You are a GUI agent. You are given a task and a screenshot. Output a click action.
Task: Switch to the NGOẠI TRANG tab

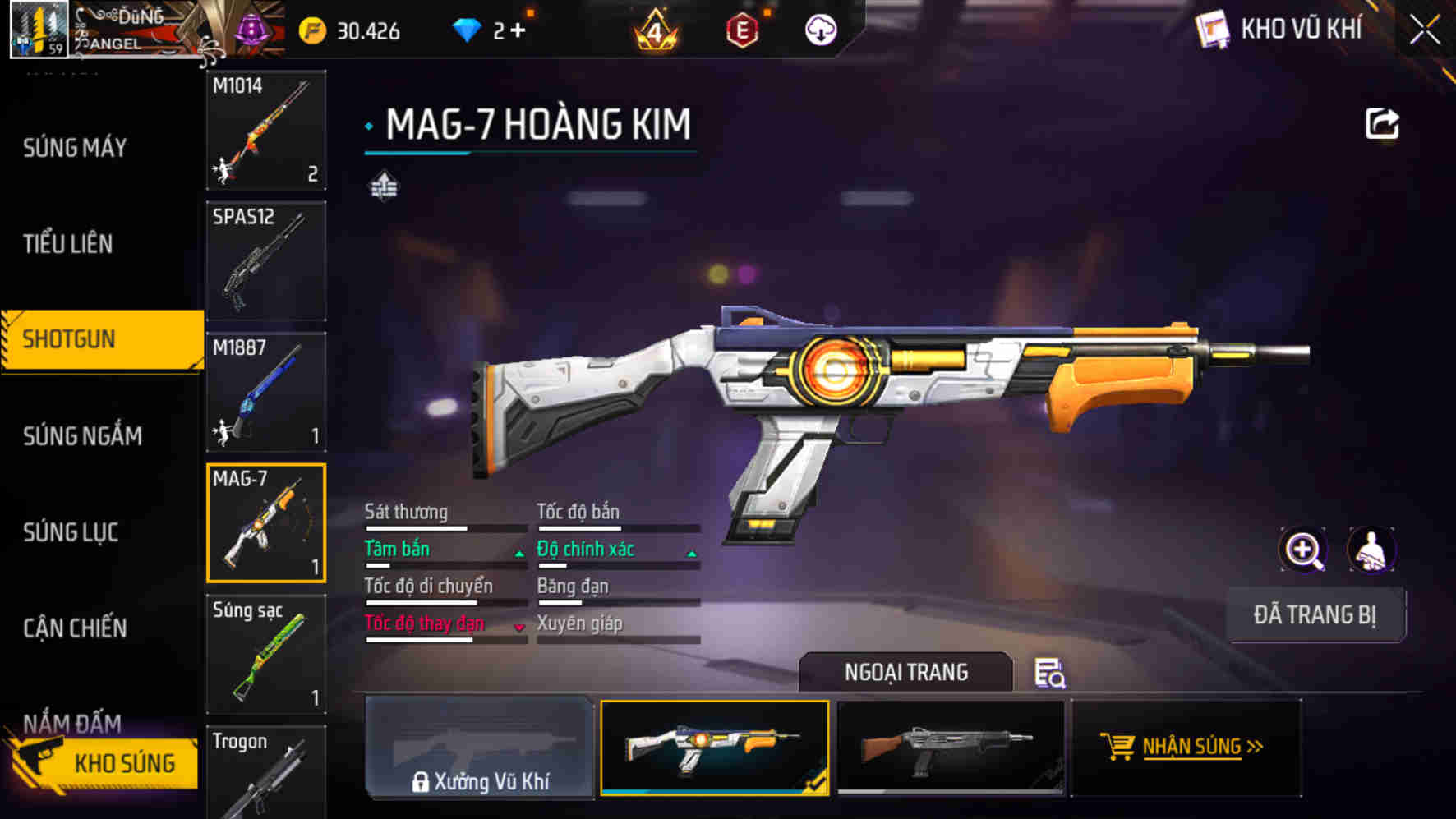(x=905, y=673)
